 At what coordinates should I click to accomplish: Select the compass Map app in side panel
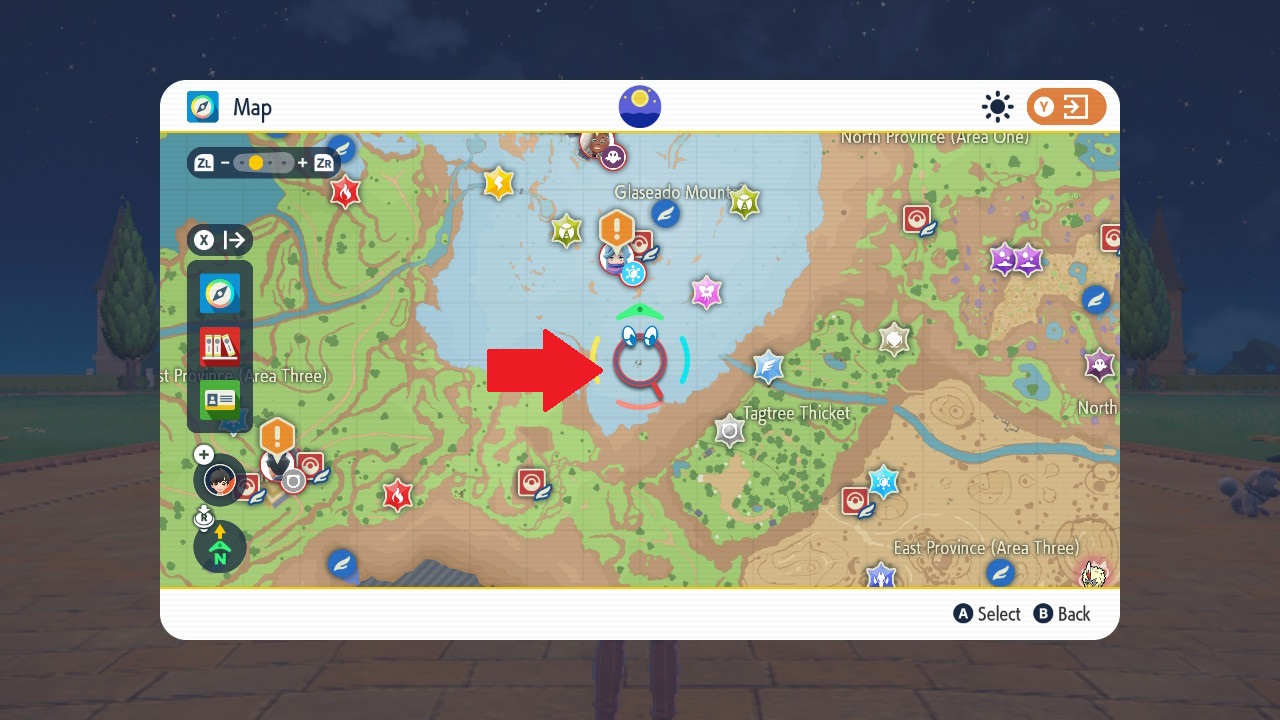coord(220,294)
